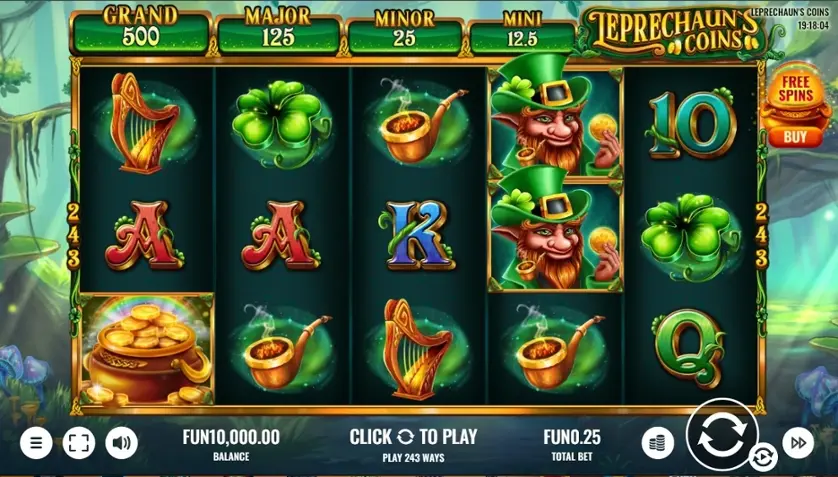Toggle fullscreen mode
The image size is (838, 477).
tap(79, 442)
